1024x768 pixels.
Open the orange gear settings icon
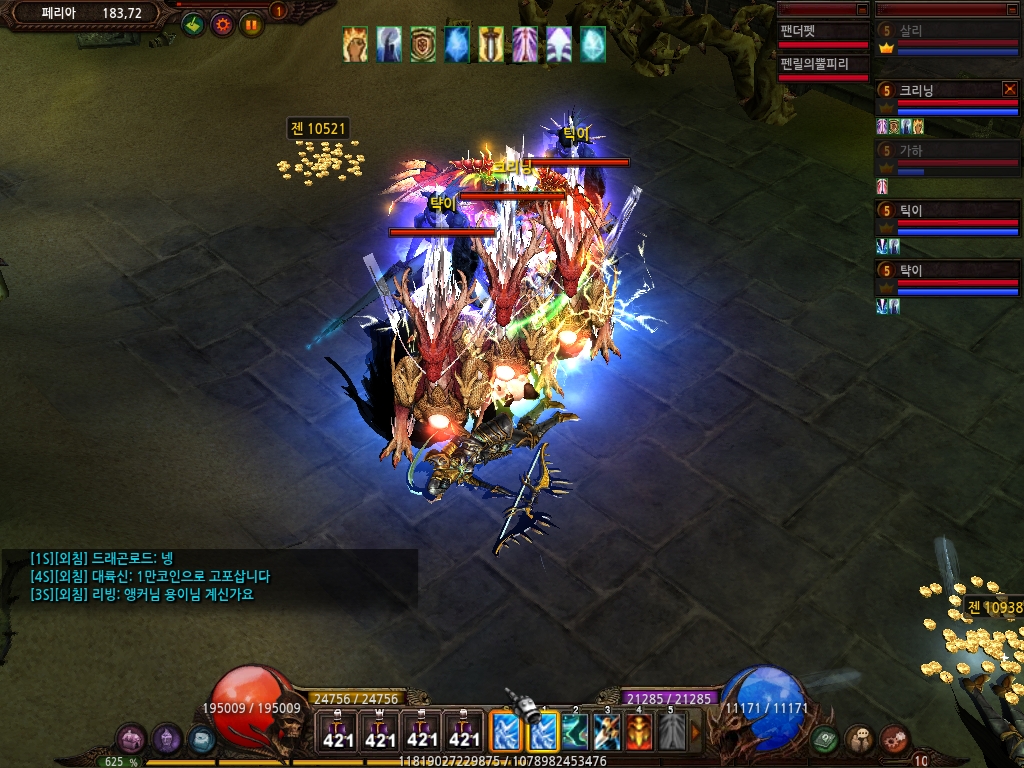(222, 24)
